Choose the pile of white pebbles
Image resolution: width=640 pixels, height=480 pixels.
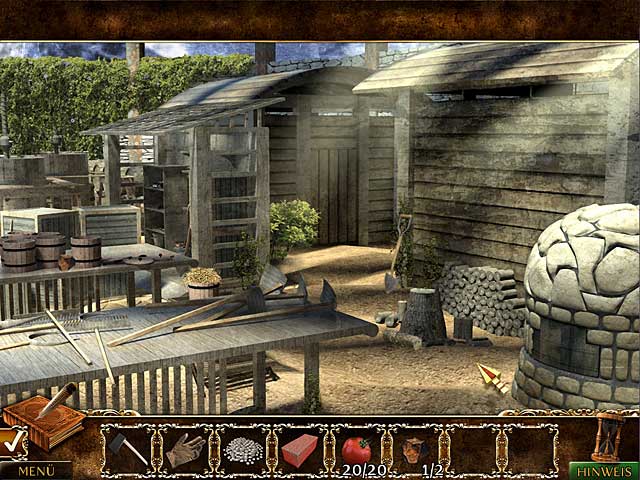[242, 450]
